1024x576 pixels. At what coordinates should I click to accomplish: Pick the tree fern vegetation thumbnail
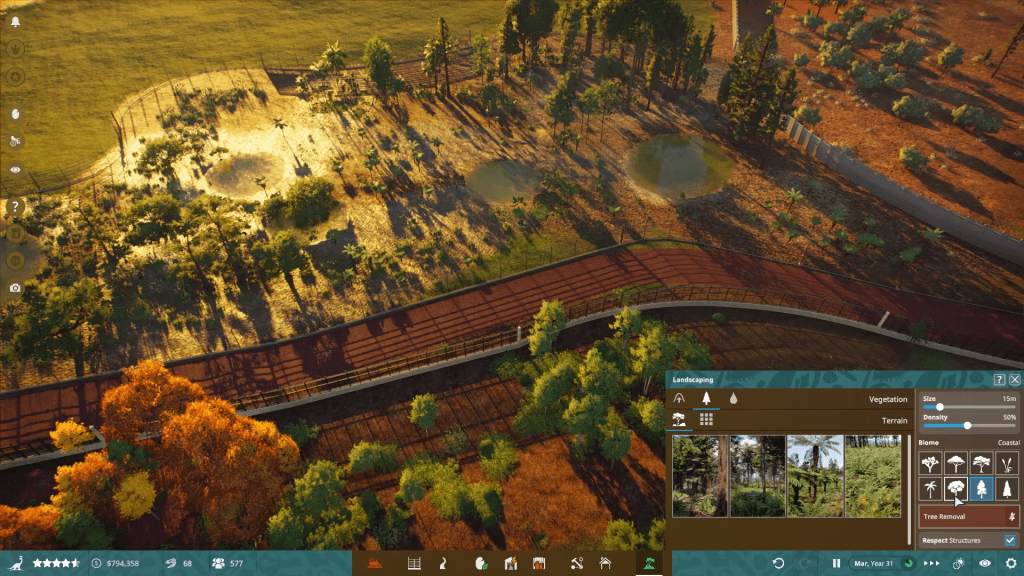point(815,476)
